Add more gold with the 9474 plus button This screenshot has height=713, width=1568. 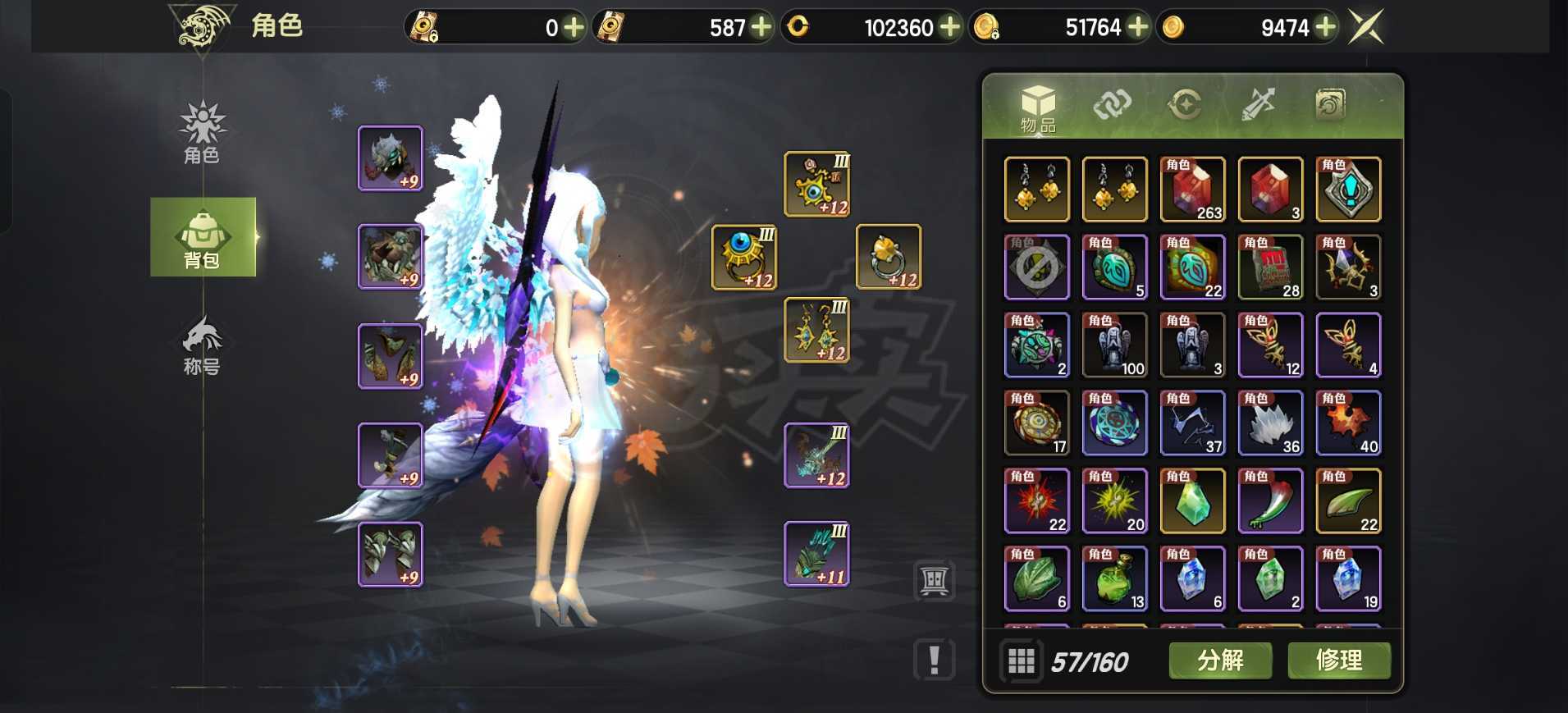[x=1325, y=27]
